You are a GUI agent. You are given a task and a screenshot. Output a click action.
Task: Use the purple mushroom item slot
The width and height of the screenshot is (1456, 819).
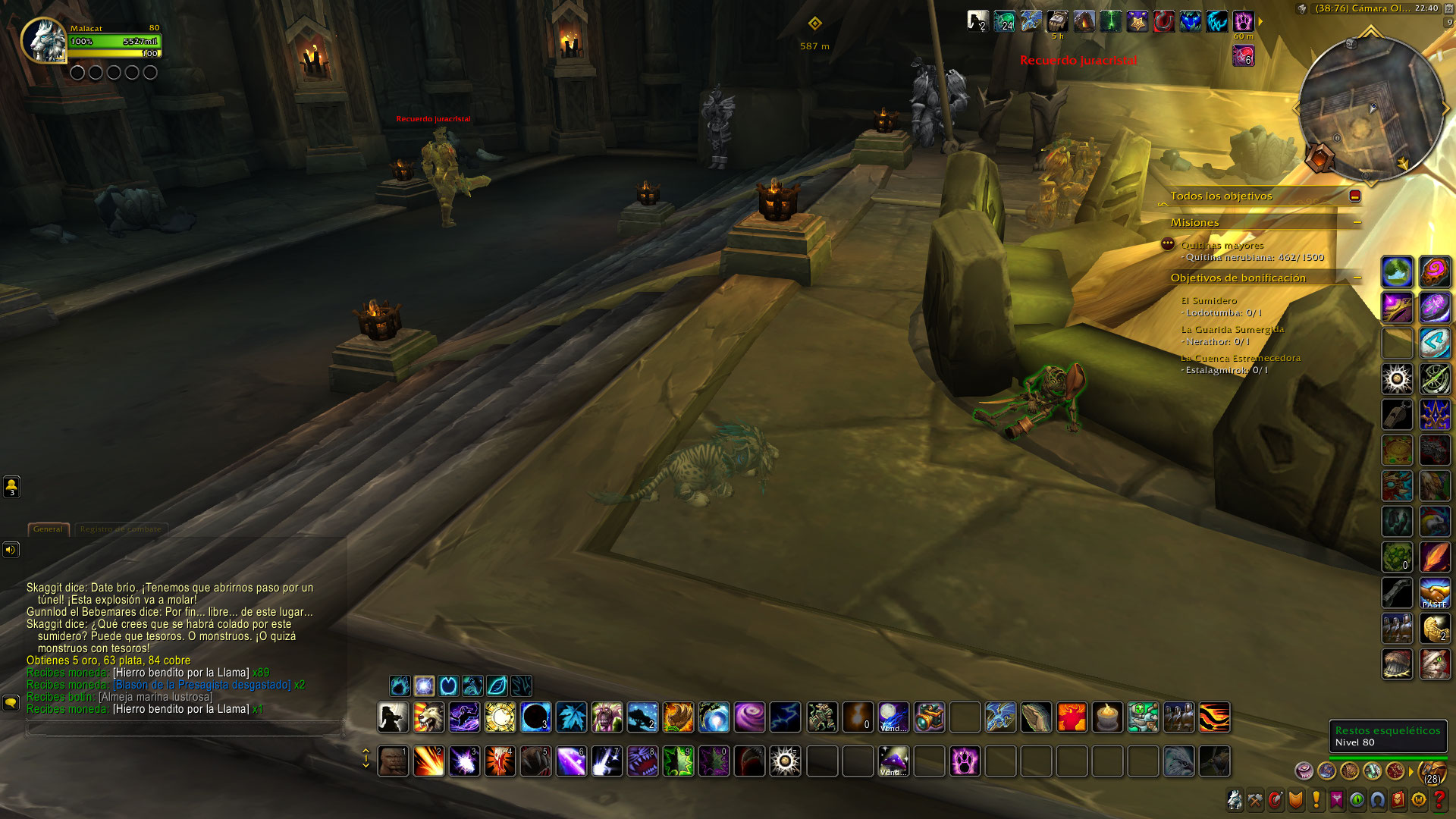pyautogui.click(x=893, y=761)
